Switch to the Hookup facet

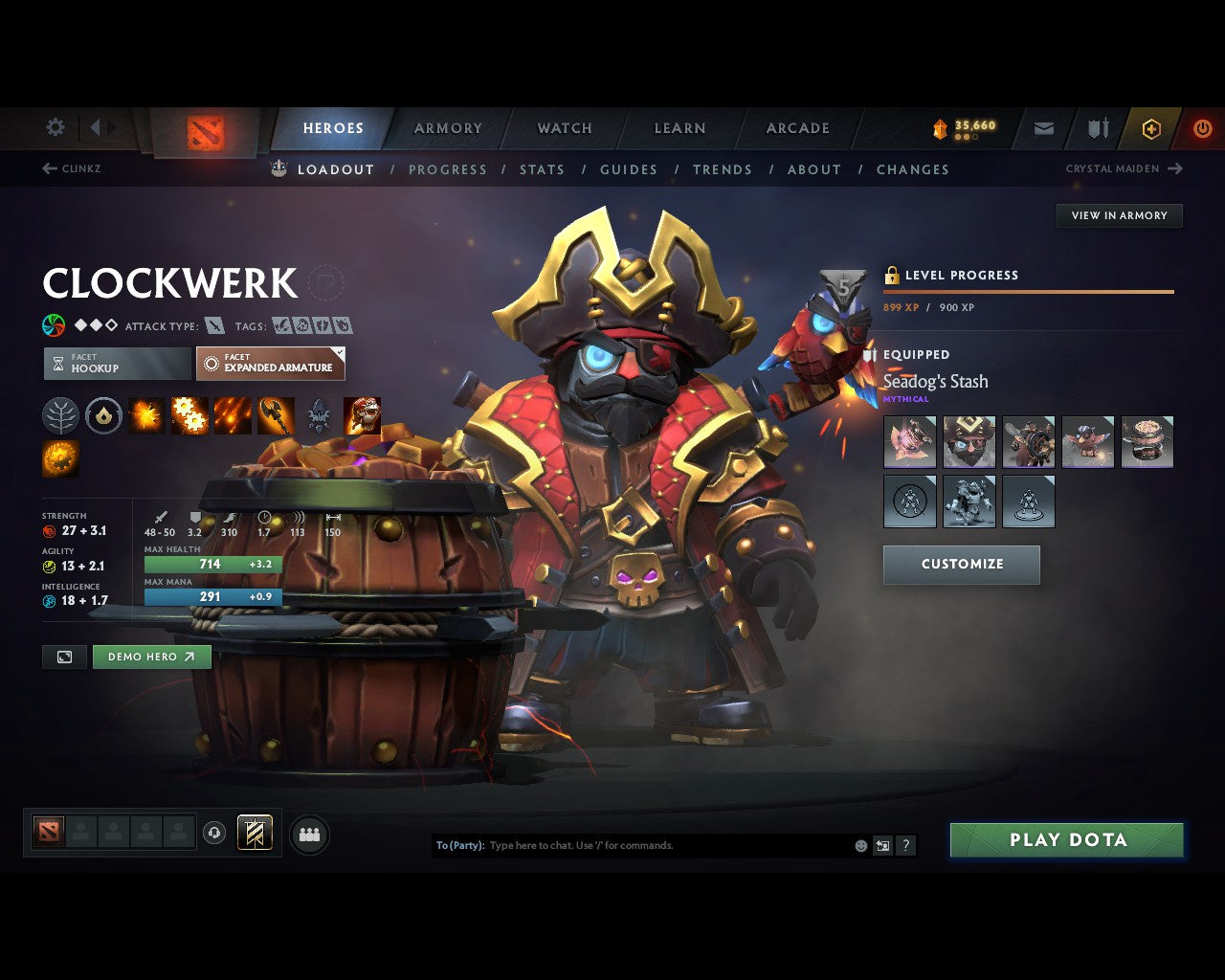116,364
